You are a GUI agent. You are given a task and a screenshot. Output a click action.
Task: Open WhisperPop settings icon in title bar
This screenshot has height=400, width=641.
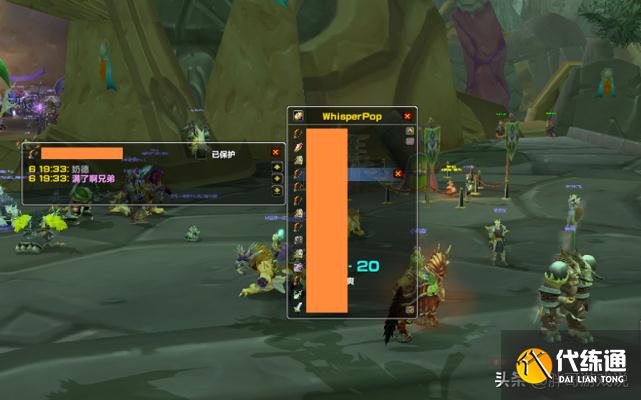coord(297,116)
